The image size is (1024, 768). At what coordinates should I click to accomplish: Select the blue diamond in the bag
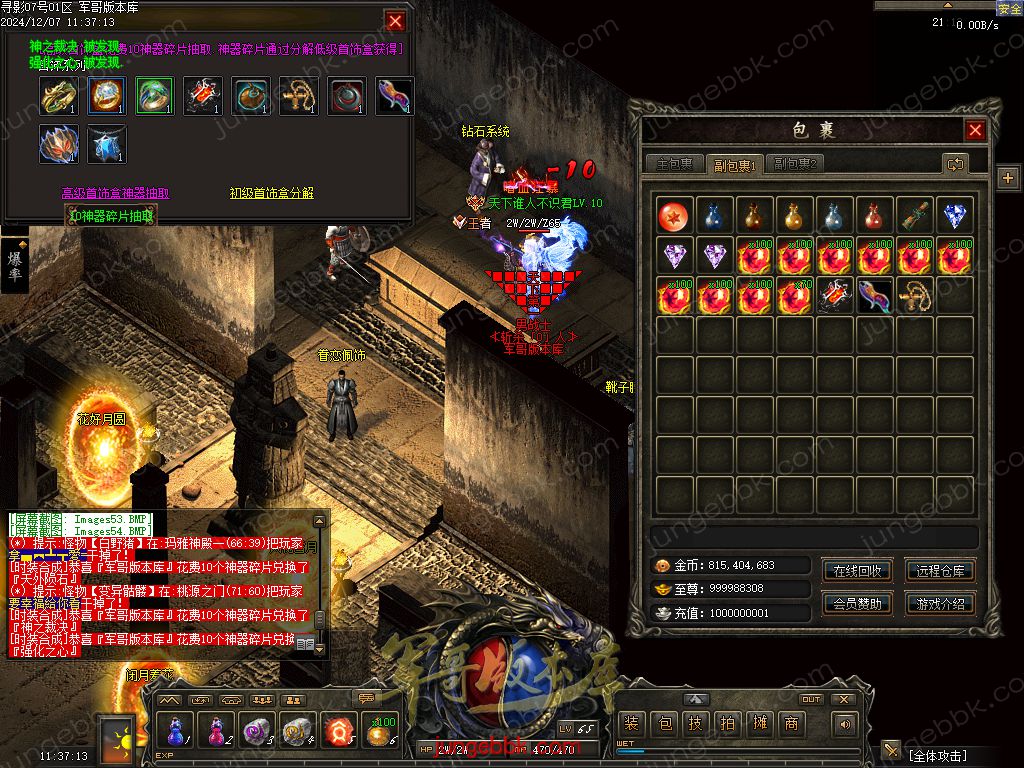(x=955, y=217)
